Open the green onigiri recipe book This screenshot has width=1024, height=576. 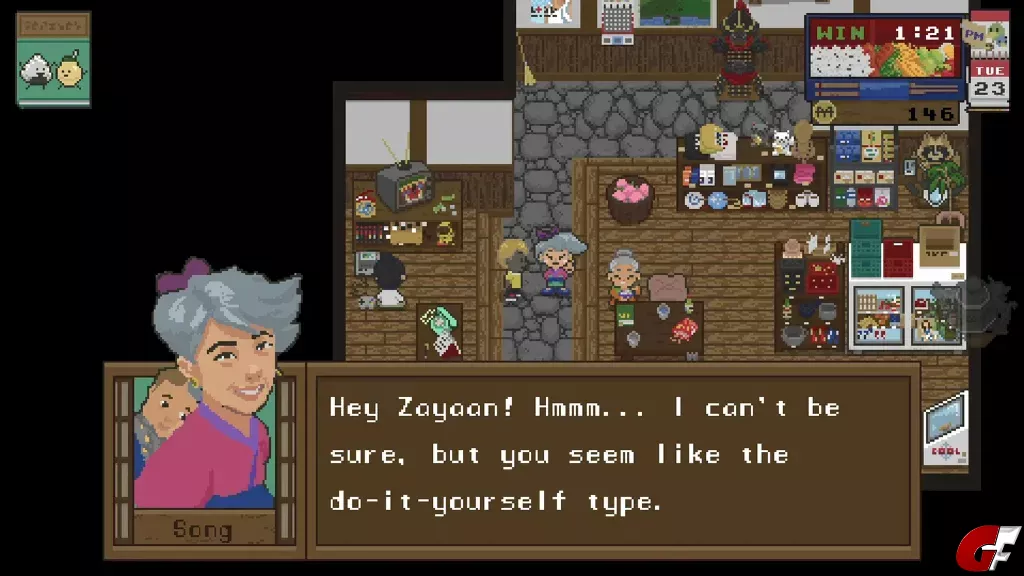[x=53, y=60]
